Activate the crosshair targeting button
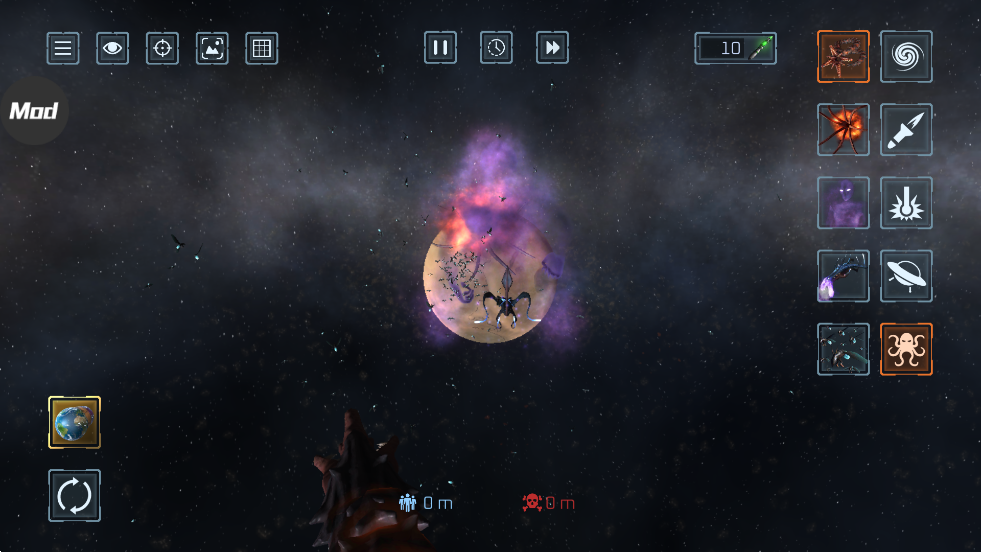 pyautogui.click(x=162, y=48)
